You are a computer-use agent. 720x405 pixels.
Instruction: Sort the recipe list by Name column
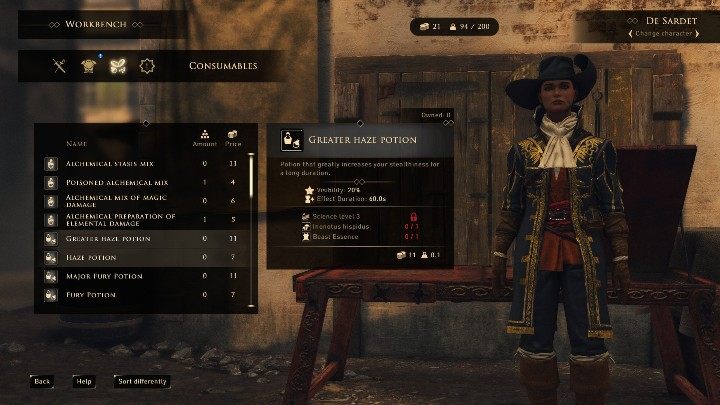pyautogui.click(x=77, y=144)
